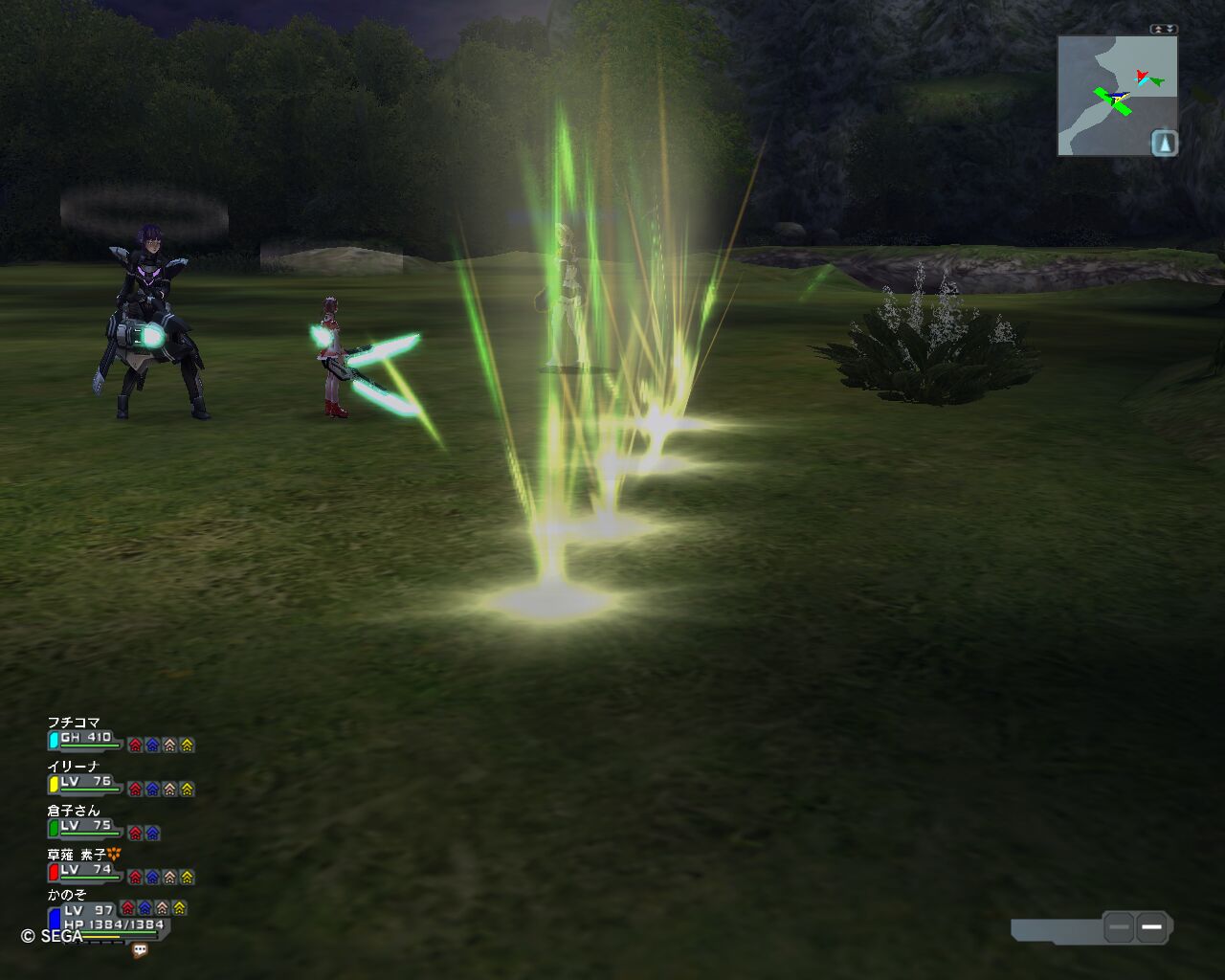The width and height of the screenshot is (1225, 980).
Task: Select party member イリーナ at LV 76
Action: coord(74,767)
